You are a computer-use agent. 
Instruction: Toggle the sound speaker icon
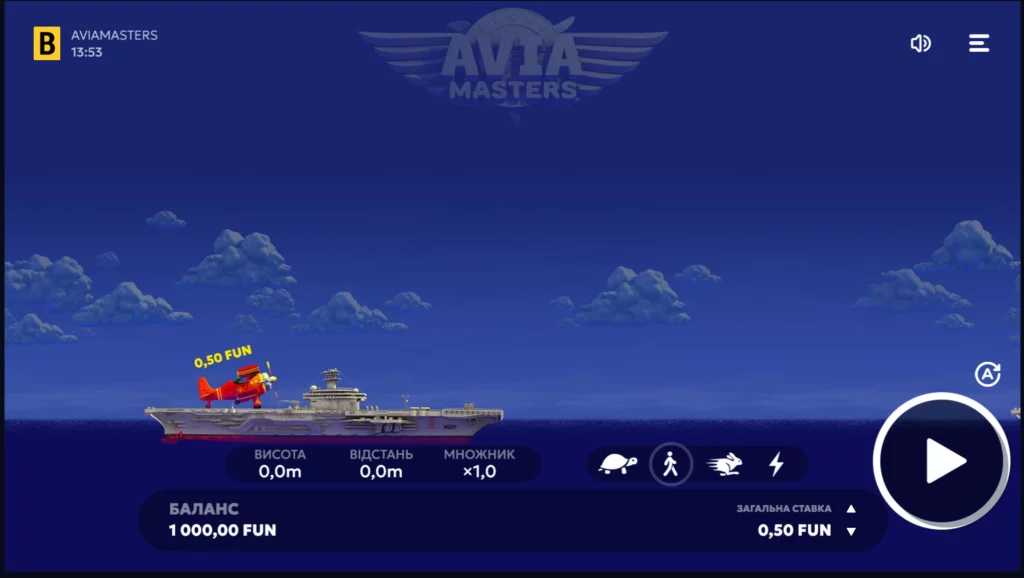click(x=920, y=43)
